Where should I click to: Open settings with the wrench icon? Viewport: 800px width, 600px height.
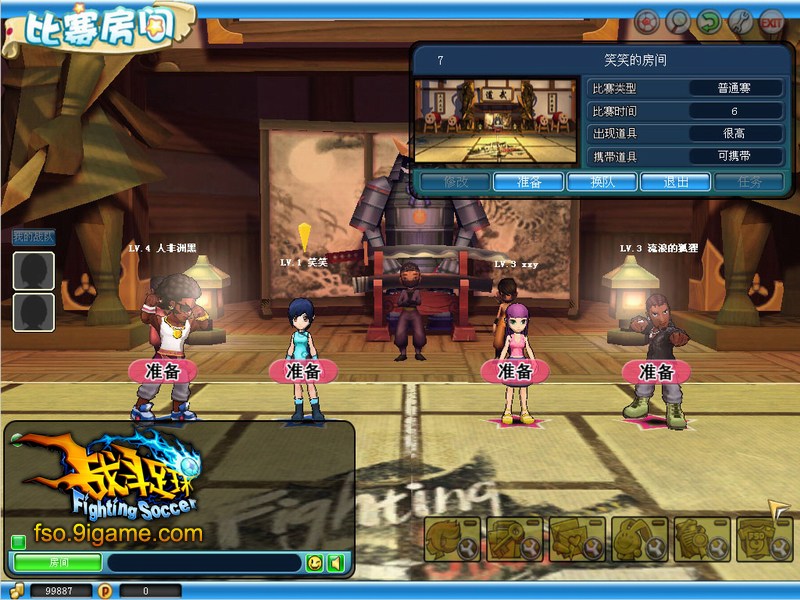pyautogui.click(x=741, y=21)
